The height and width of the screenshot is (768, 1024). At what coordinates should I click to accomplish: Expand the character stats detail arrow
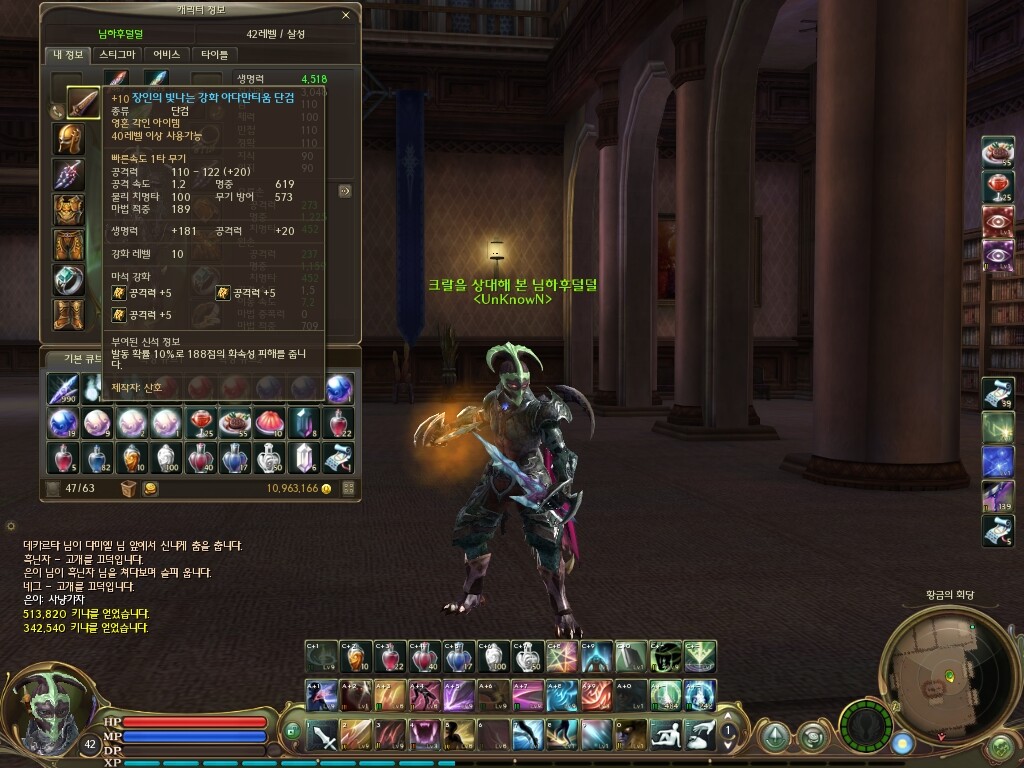pos(345,190)
